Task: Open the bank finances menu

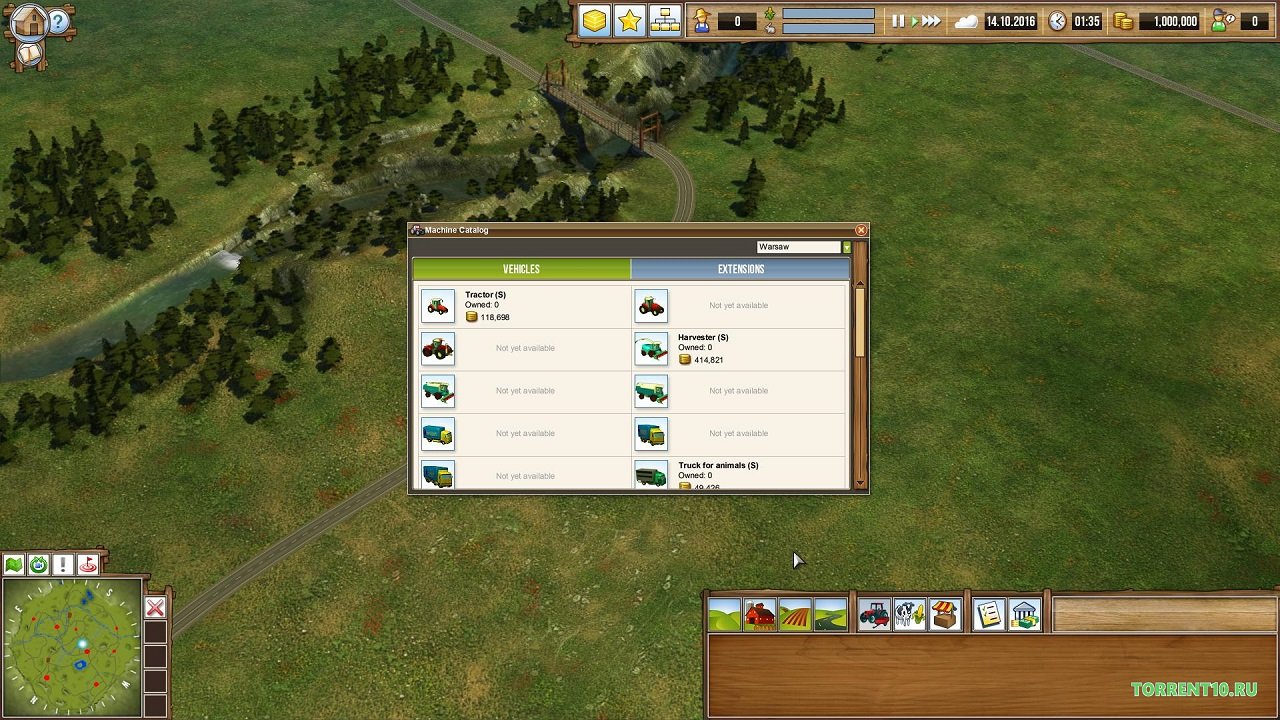Action: pyautogui.click(x=1024, y=615)
